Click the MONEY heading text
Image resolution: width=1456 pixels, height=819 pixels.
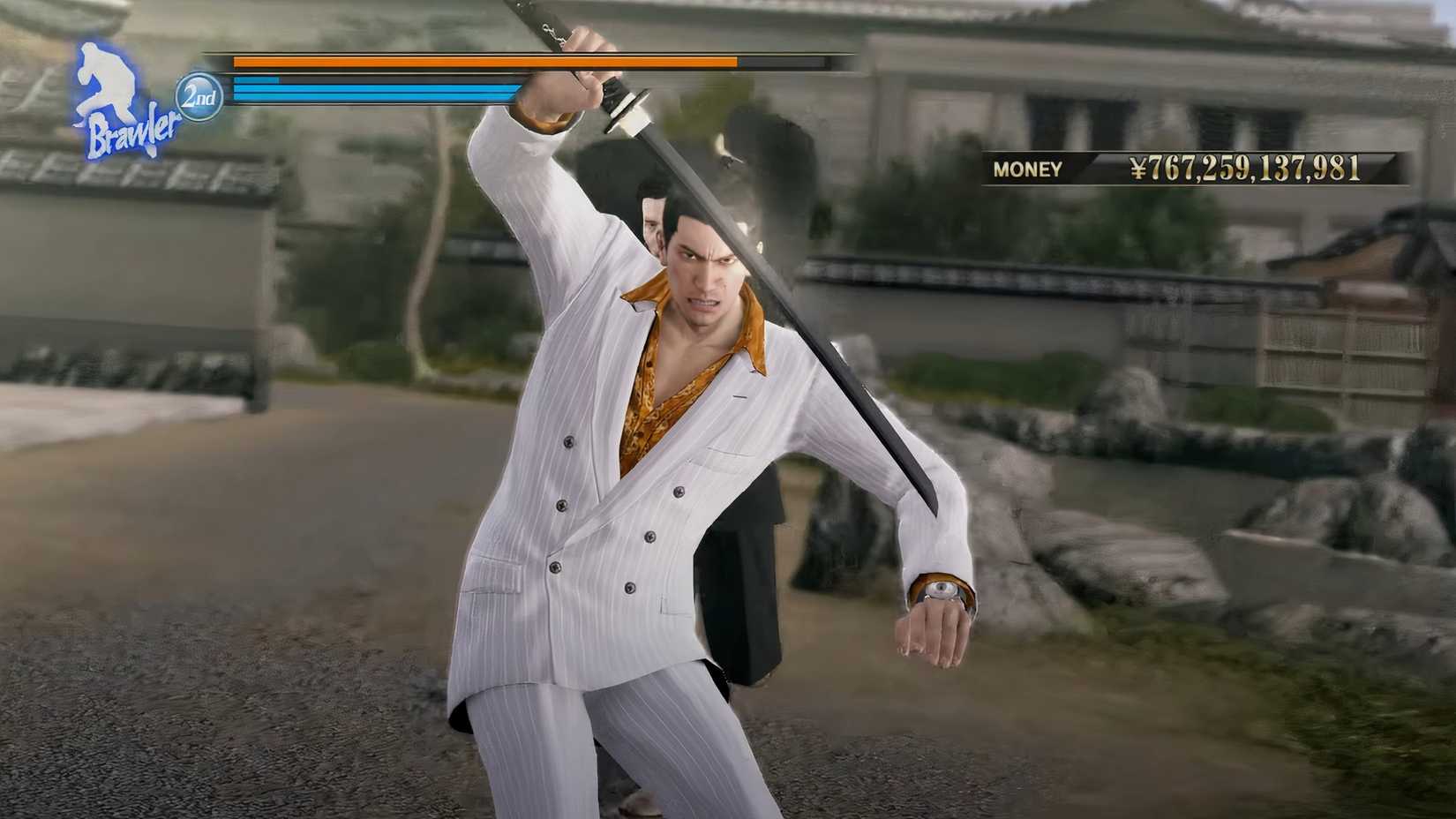tap(1026, 169)
